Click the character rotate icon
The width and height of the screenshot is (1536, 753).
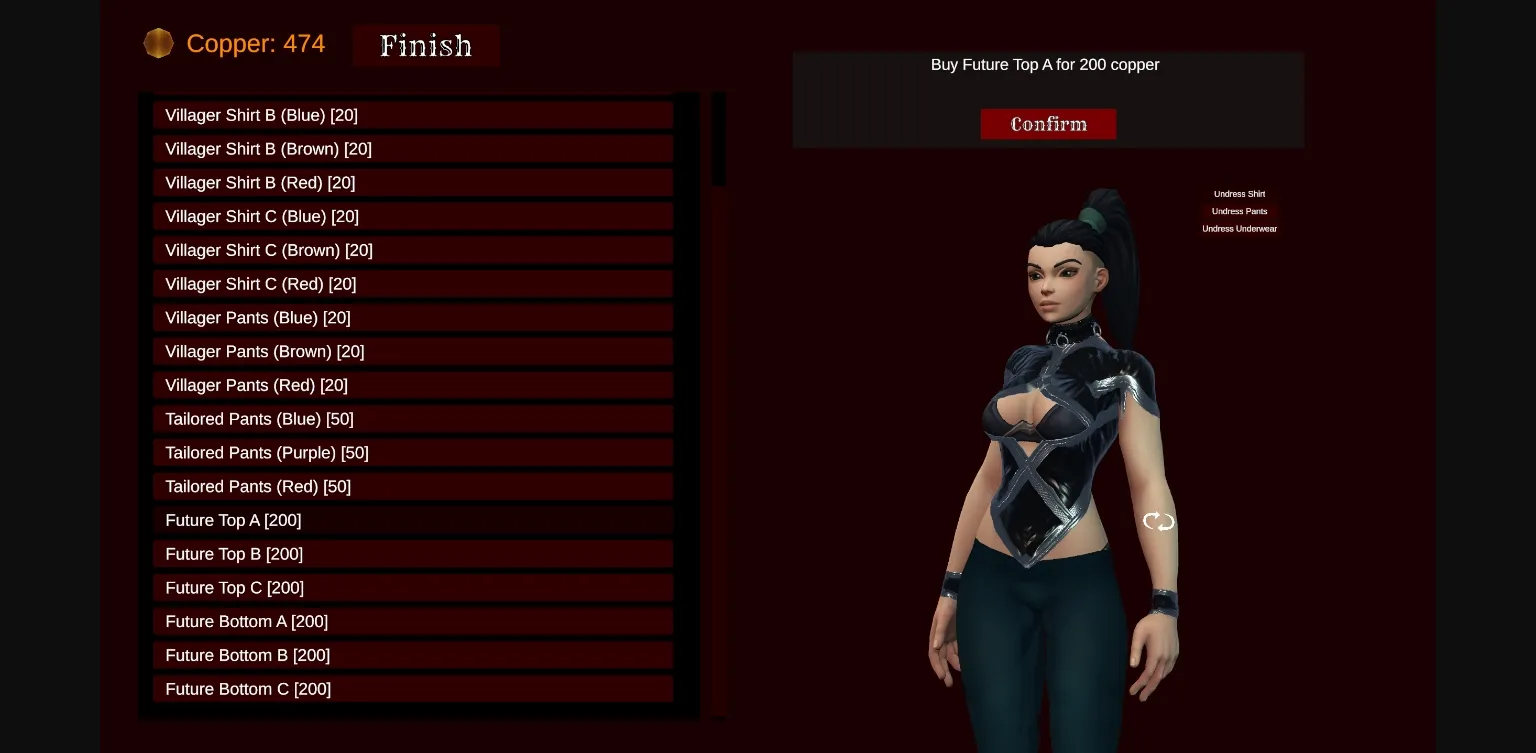(1158, 521)
